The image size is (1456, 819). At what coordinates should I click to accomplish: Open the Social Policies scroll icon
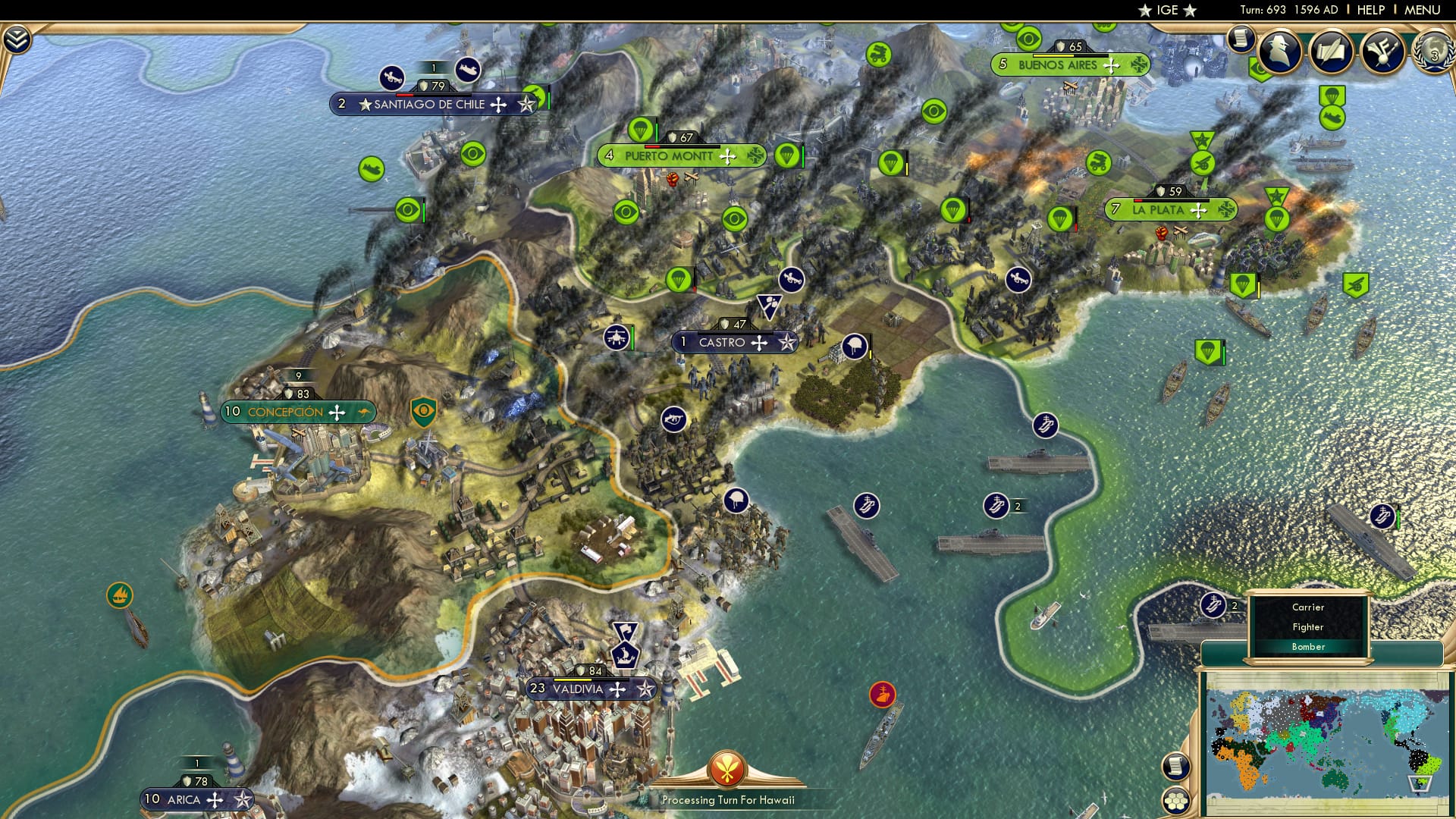1334,49
